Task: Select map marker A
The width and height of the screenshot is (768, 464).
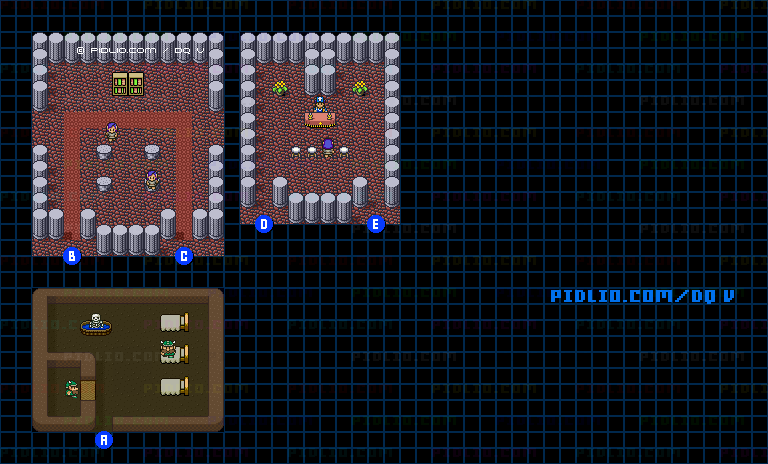Action: click(104, 440)
